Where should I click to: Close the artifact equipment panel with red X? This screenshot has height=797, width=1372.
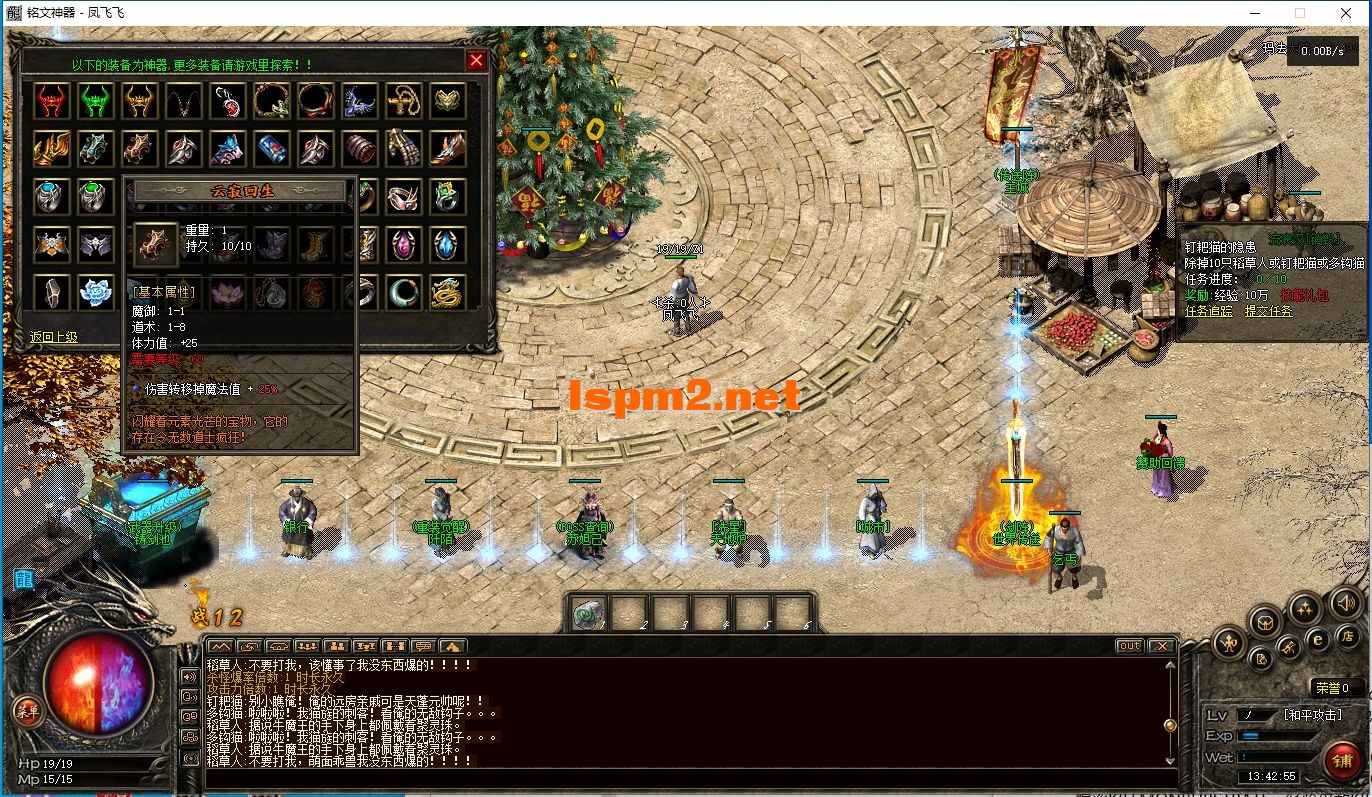[477, 60]
